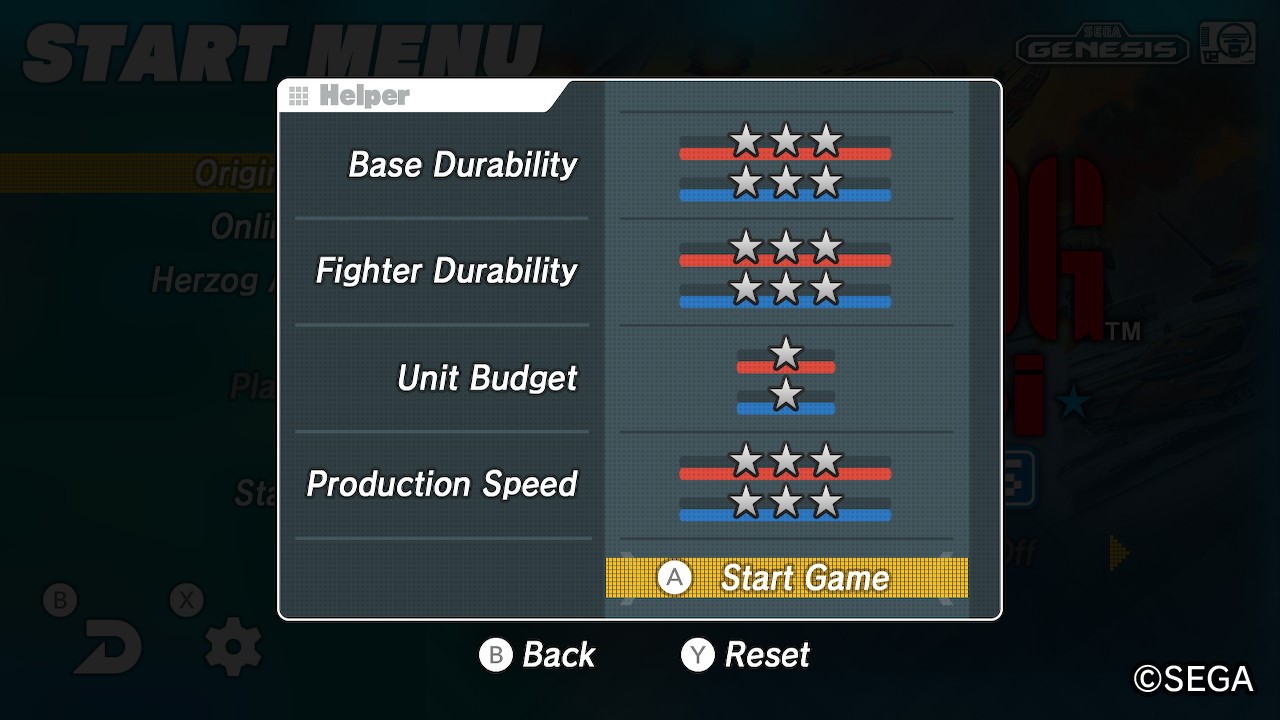Set the blue Unit Budget star bar
The image size is (1280, 720).
click(x=786, y=399)
